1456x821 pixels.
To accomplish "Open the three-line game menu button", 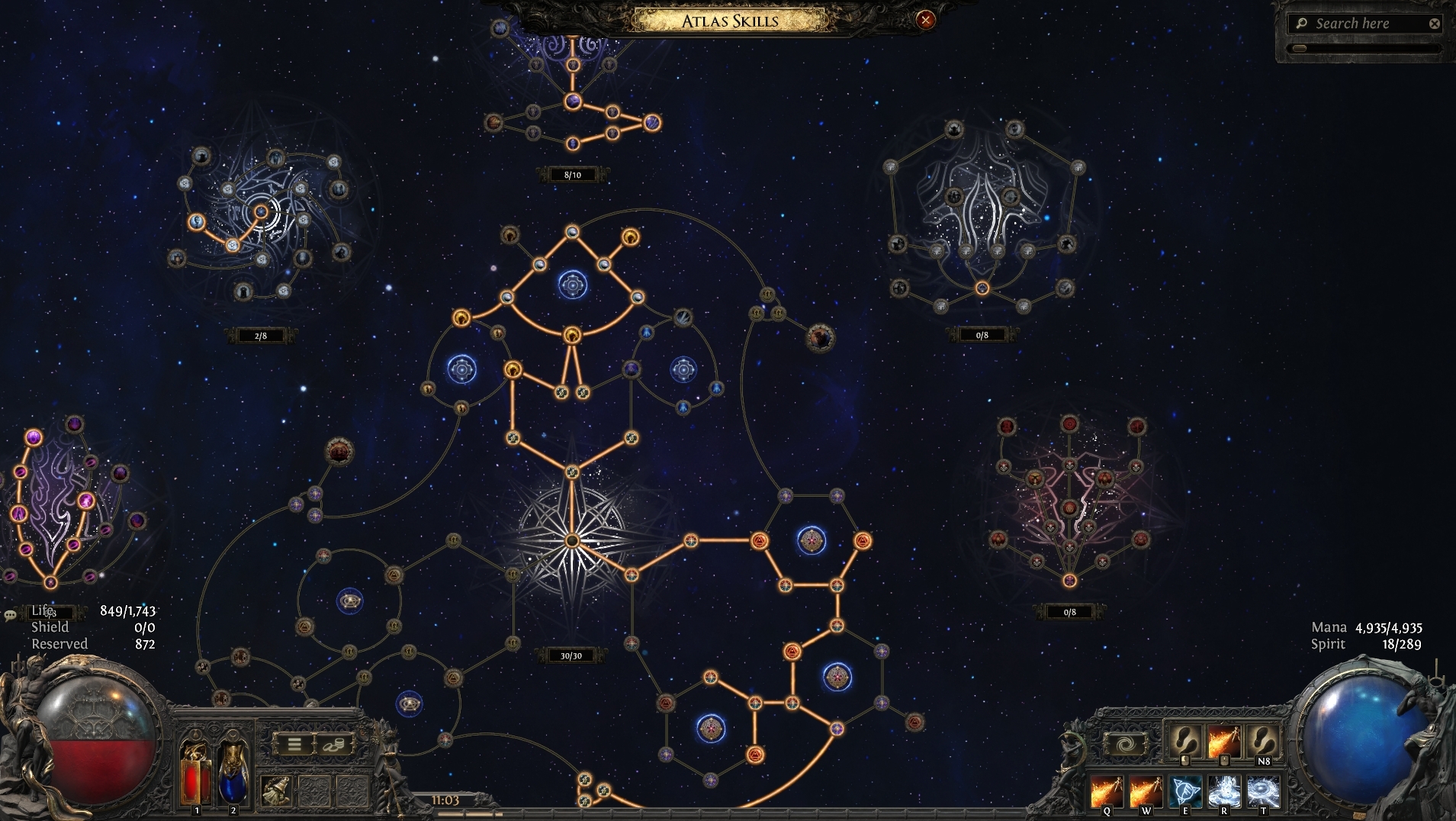I will (294, 744).
